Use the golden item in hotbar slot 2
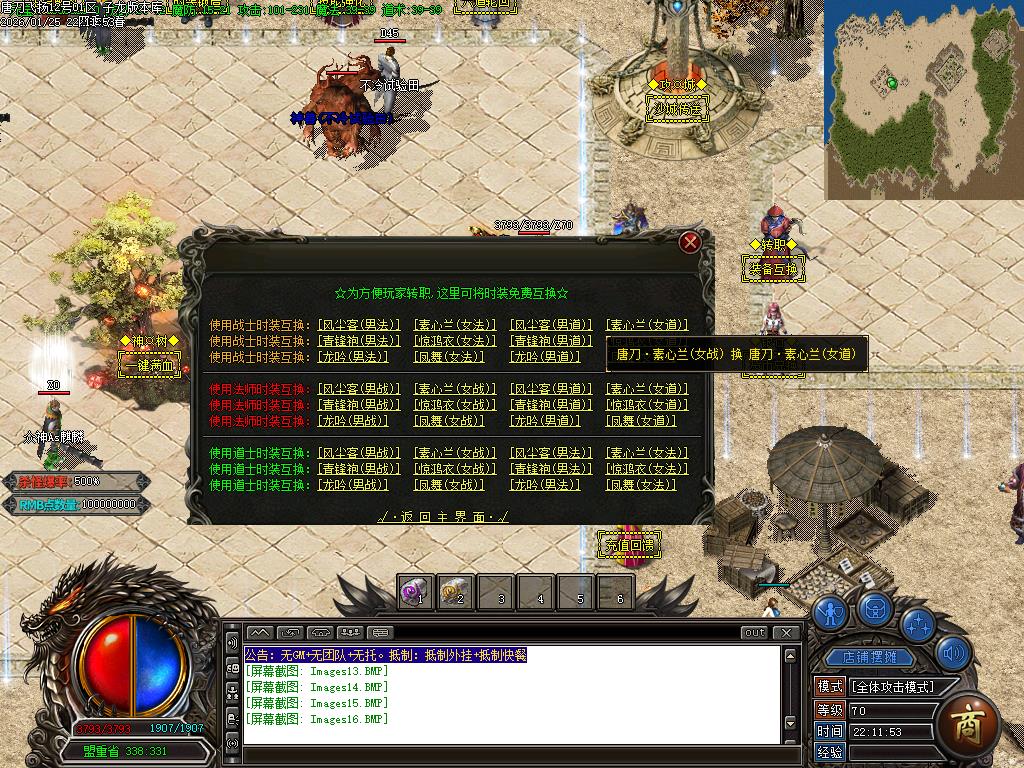Image resolution: width=1024 pixels, height=768 pixels. tap(455, 591)
